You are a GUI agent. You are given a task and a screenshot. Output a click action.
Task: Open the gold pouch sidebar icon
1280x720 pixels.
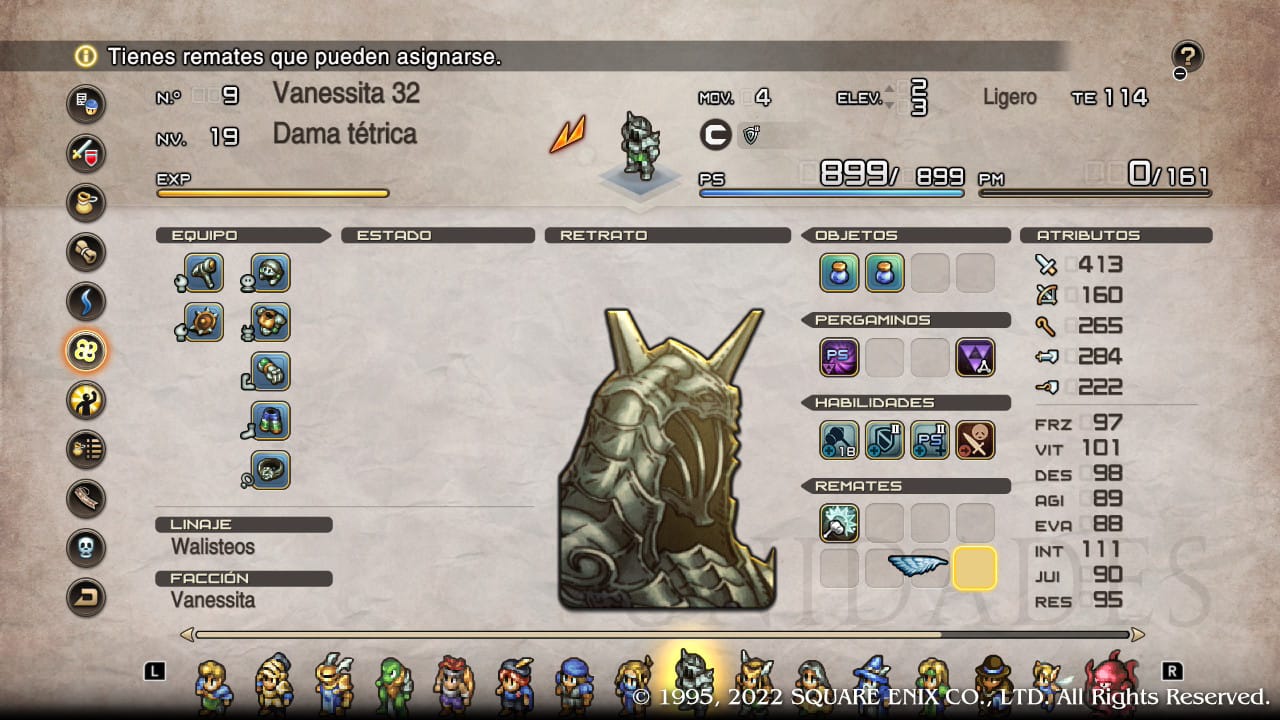tap(85, 203)
